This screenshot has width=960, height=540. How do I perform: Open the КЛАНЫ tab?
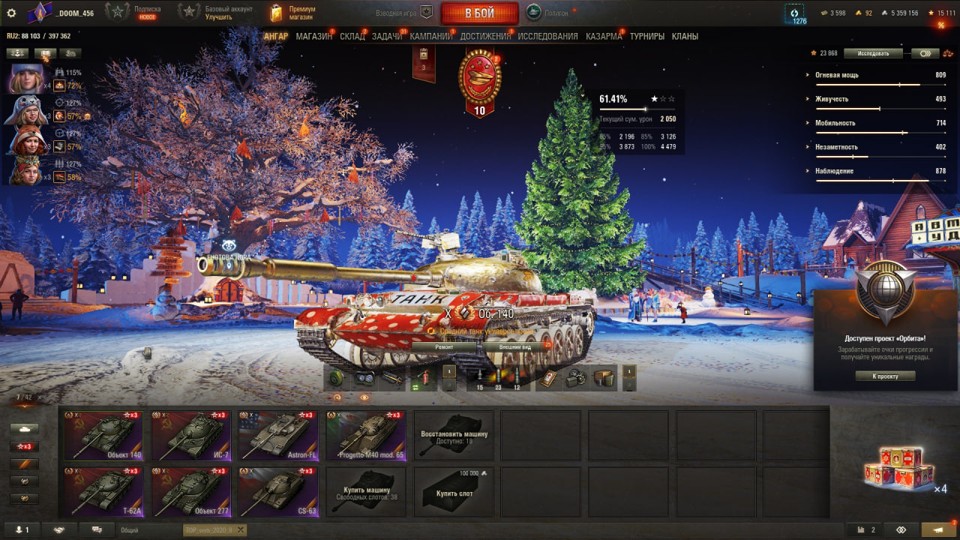click(685, 36)
